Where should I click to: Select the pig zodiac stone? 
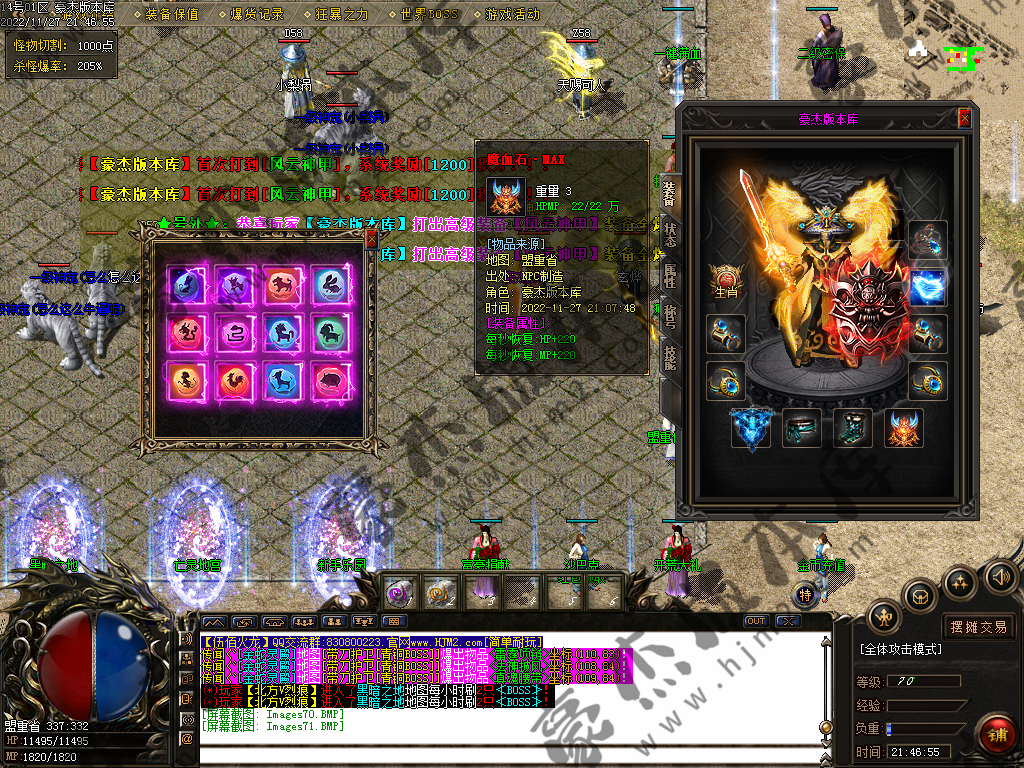click(x=332, y=379)
